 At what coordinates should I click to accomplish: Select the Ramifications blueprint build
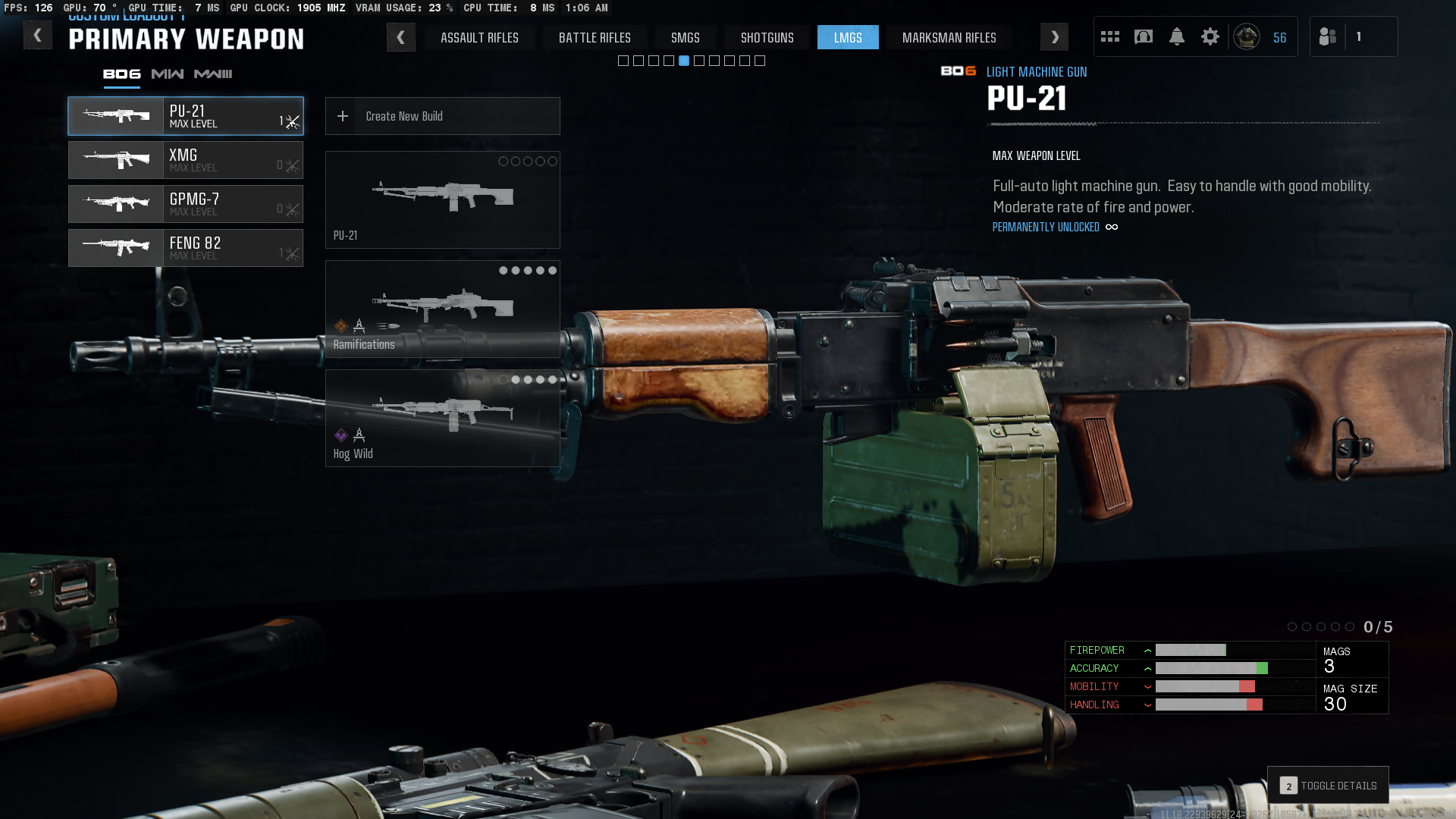point(443,309)
